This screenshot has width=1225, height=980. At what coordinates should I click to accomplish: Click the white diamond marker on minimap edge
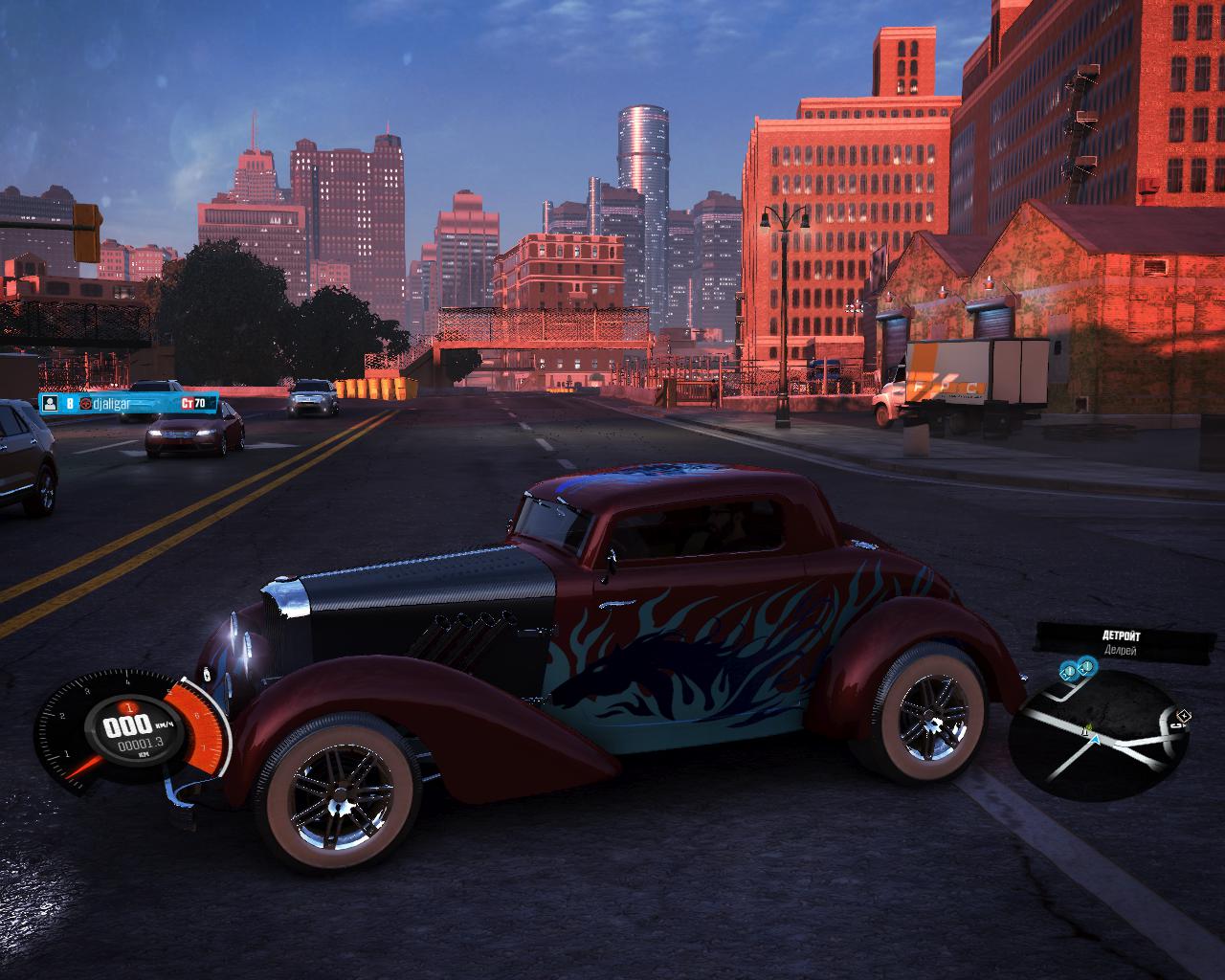pos(1185,715)
